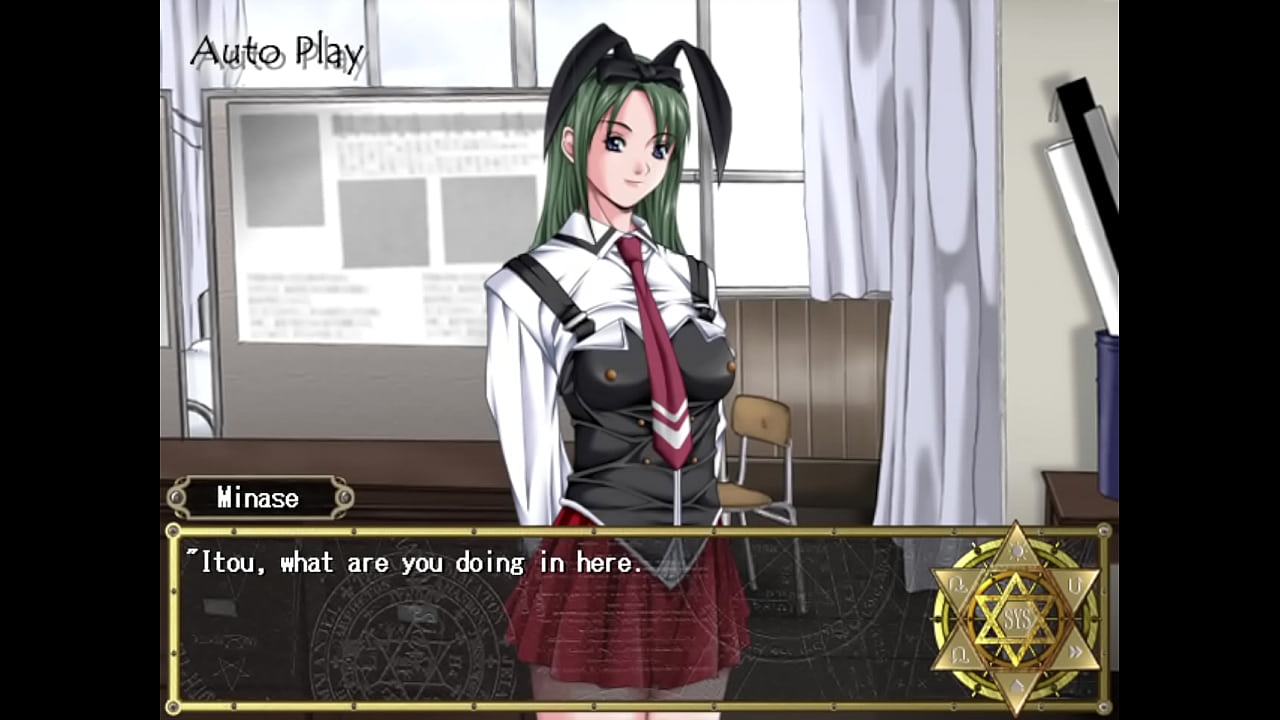Open the backlog with the U-shaped icon

pyautogui.click(x=1075, y=586)
